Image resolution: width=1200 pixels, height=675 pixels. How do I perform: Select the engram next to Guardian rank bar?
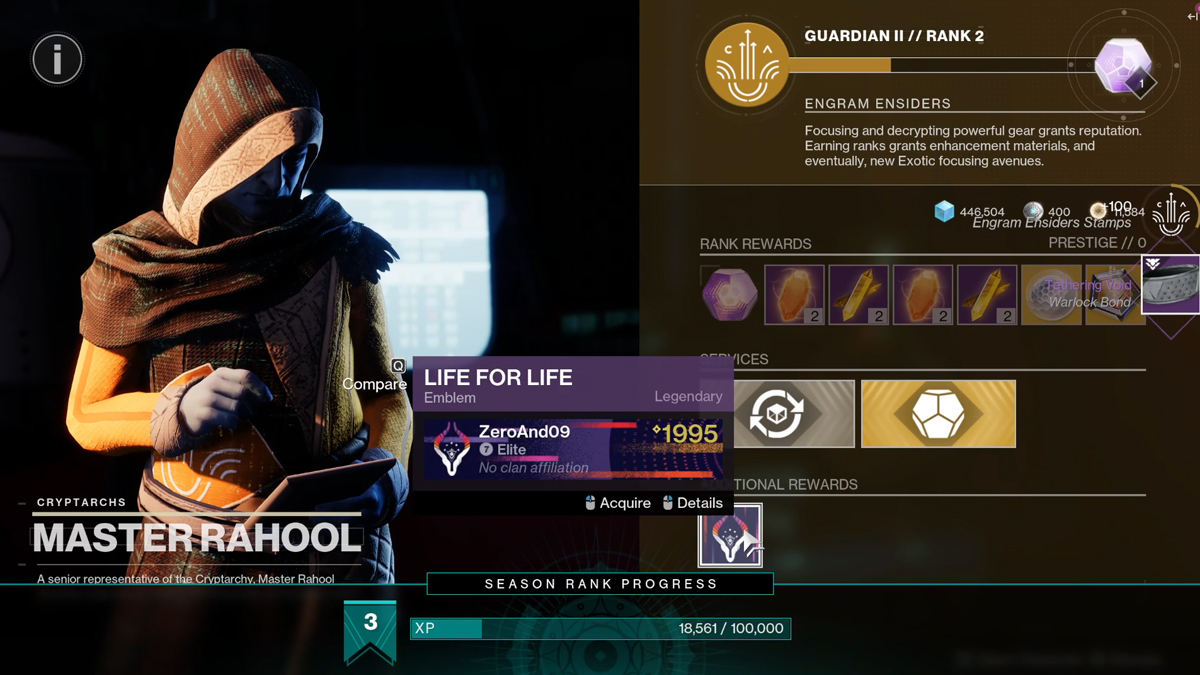[1123, 66]
